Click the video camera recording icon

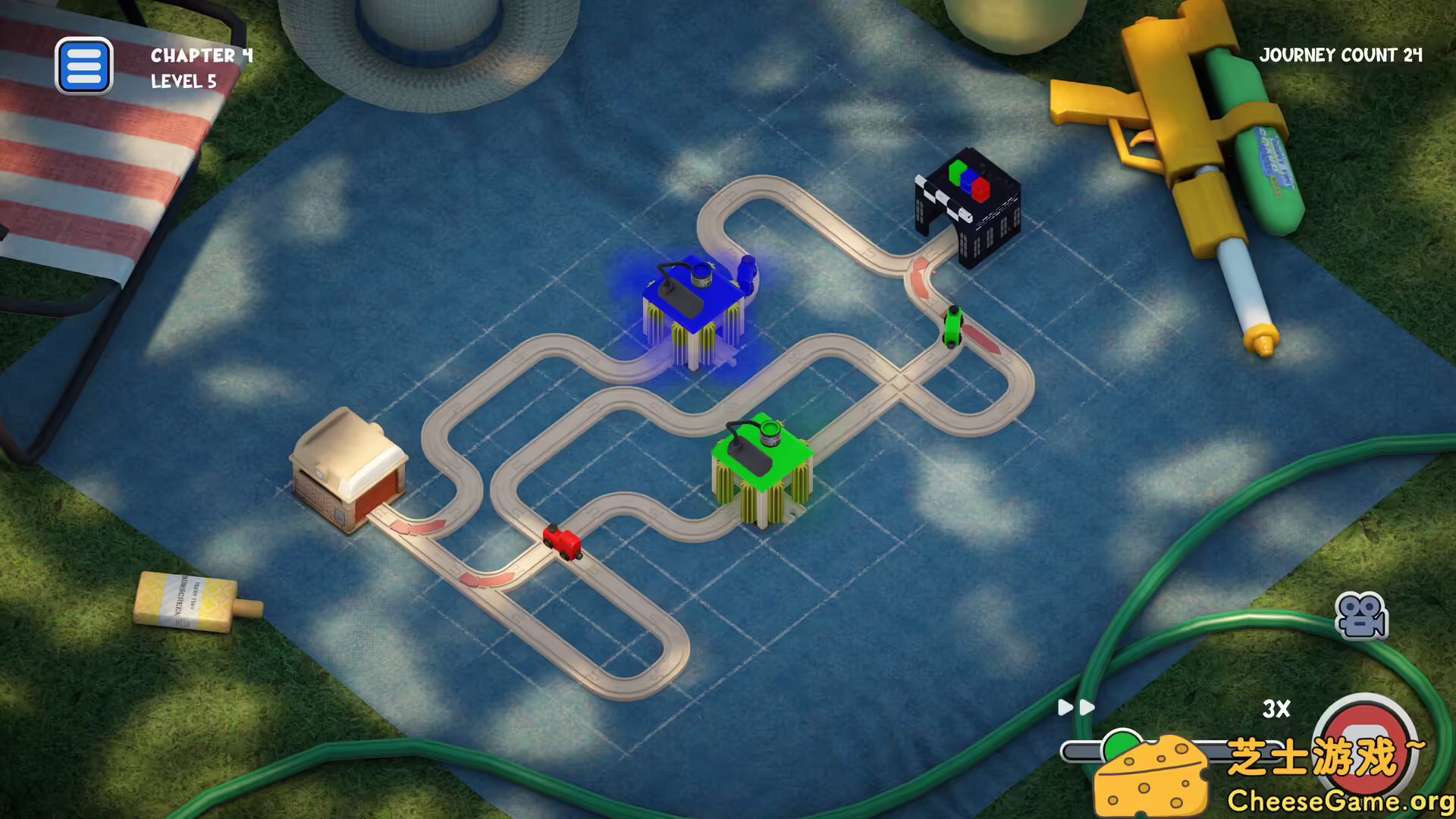coord(1361,616)
